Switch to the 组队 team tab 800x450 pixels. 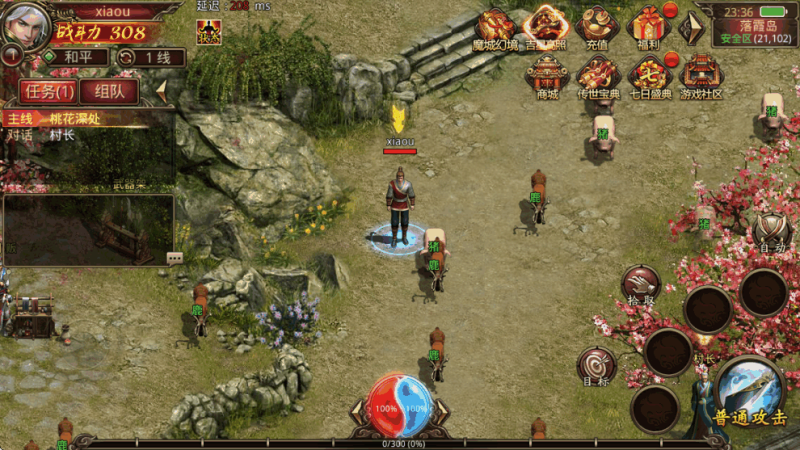point(110,91)
